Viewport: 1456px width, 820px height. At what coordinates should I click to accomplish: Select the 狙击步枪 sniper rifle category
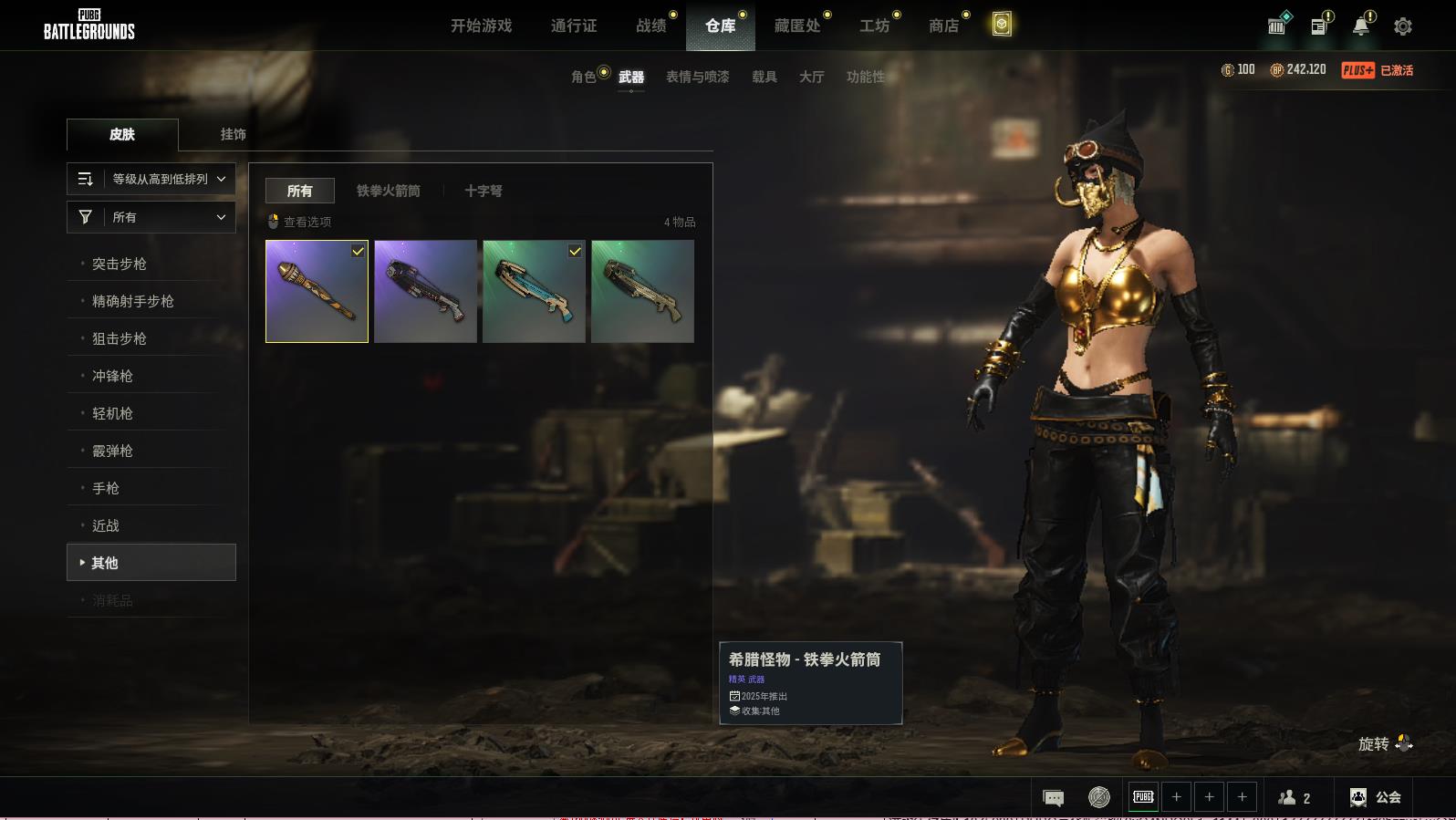[120, 338]
